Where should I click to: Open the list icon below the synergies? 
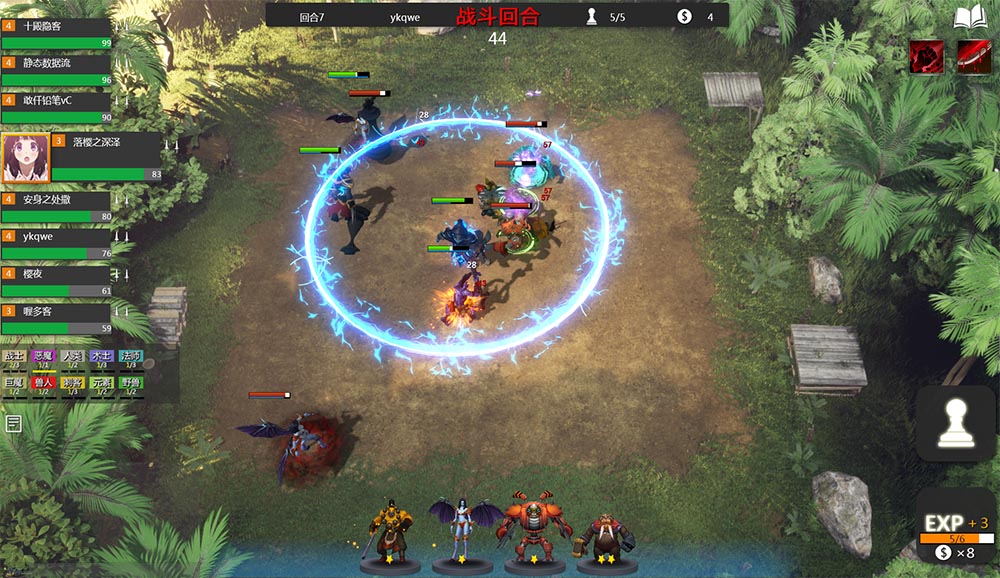click(x=14, y=424)
